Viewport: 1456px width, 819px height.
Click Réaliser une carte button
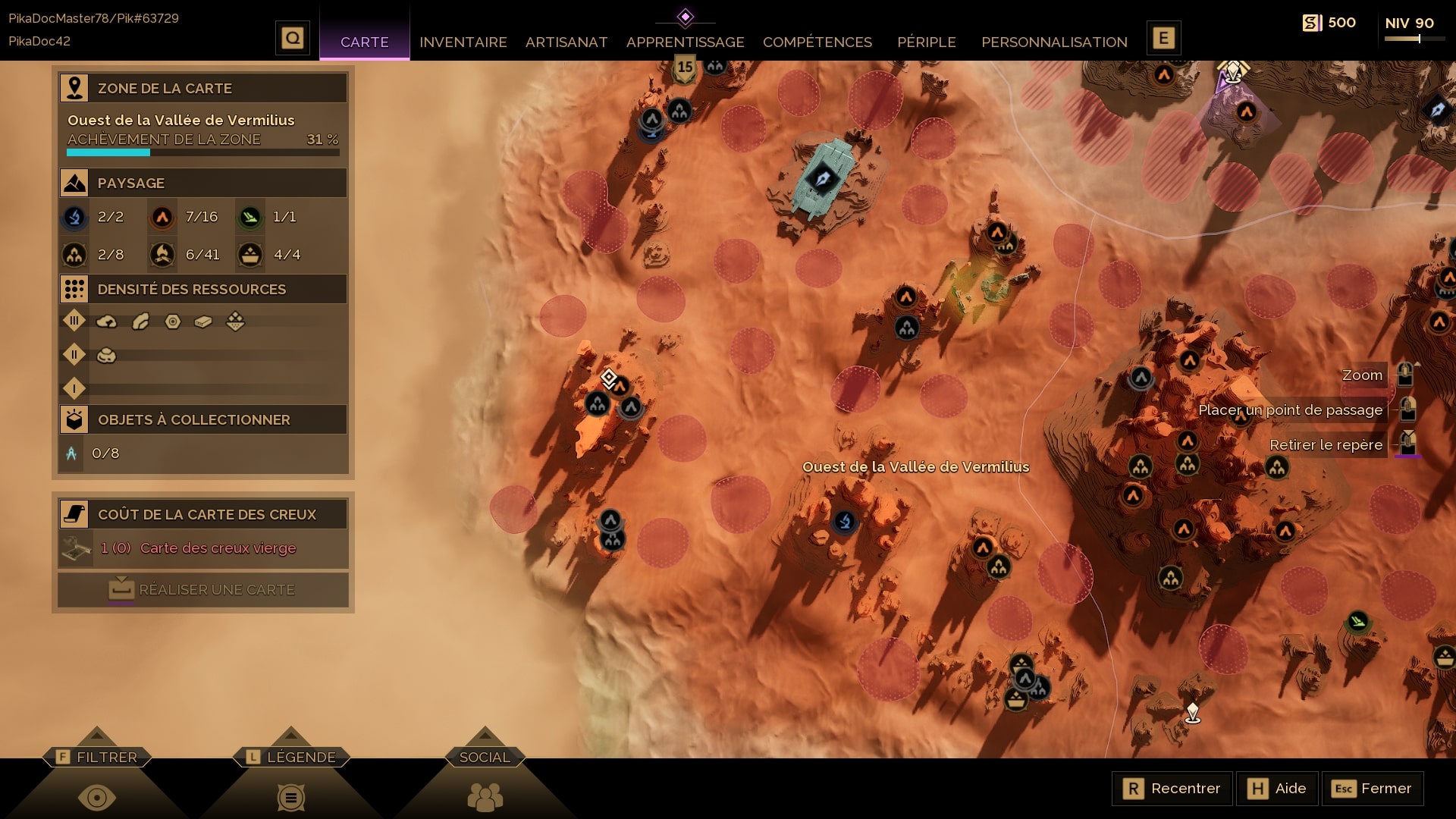pyautogui.click(x=203, y=589)
